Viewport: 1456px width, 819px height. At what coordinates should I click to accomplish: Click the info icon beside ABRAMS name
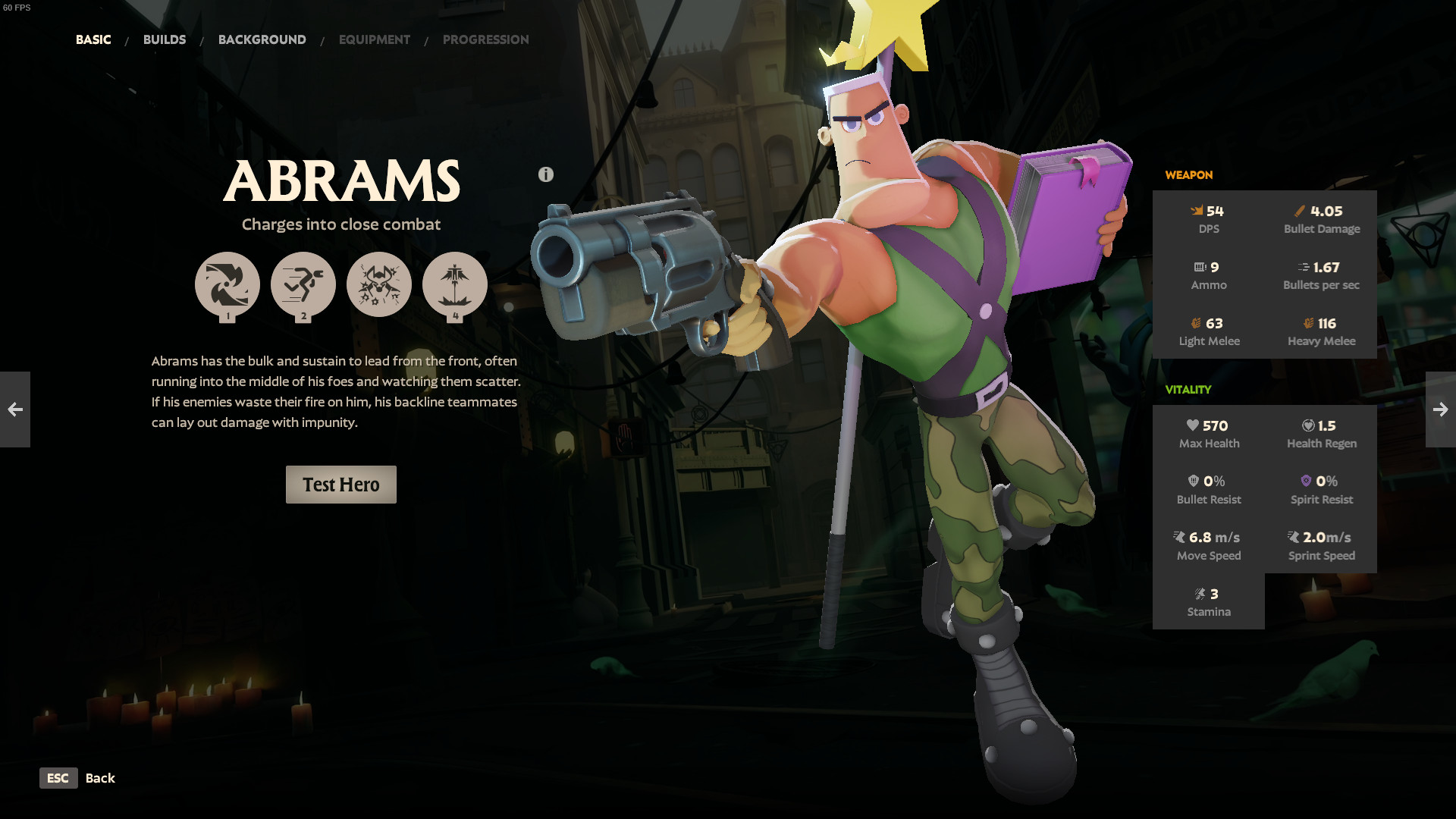[545, 173]
